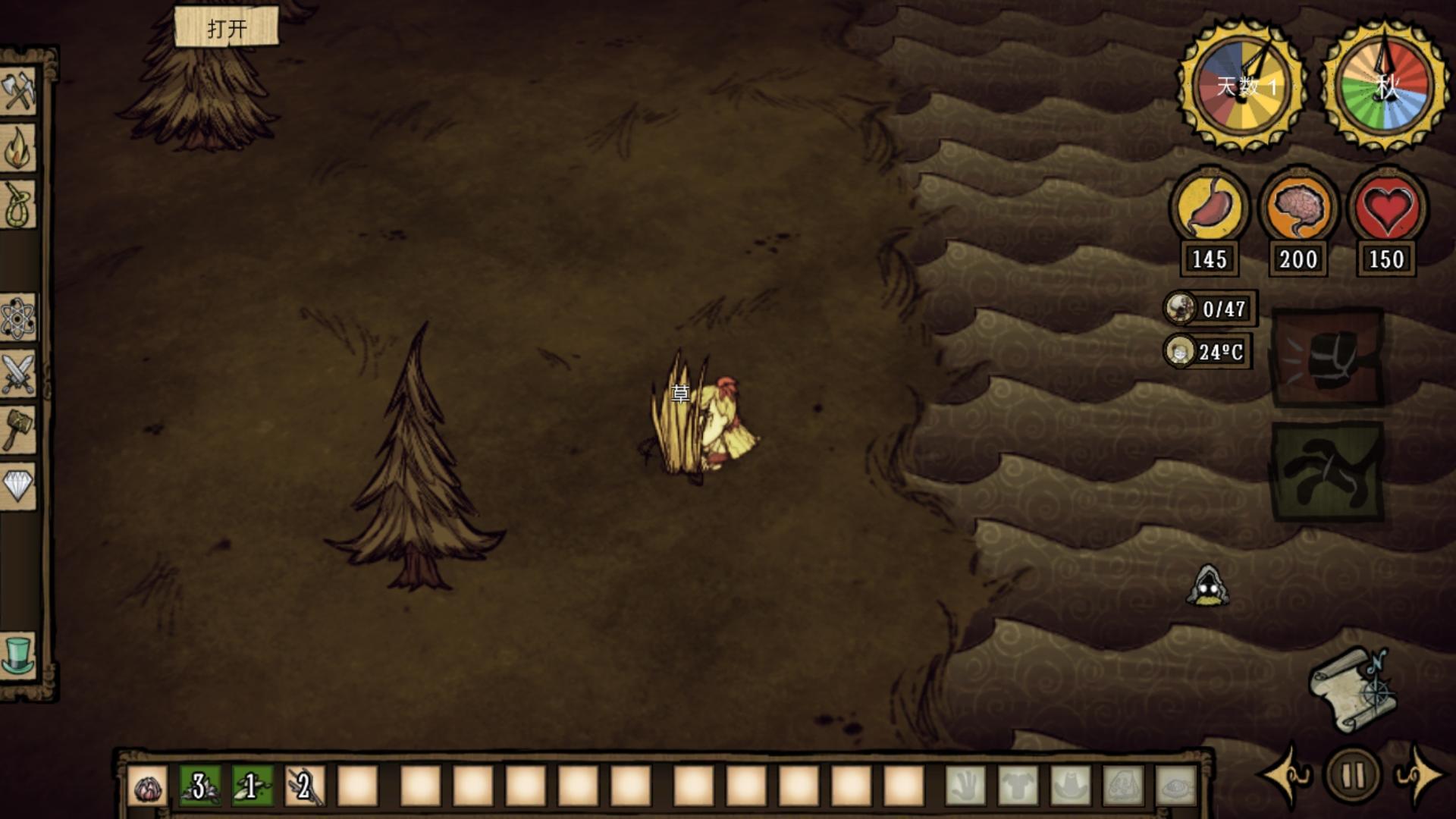Click the 打开 button

click(226, 28)
